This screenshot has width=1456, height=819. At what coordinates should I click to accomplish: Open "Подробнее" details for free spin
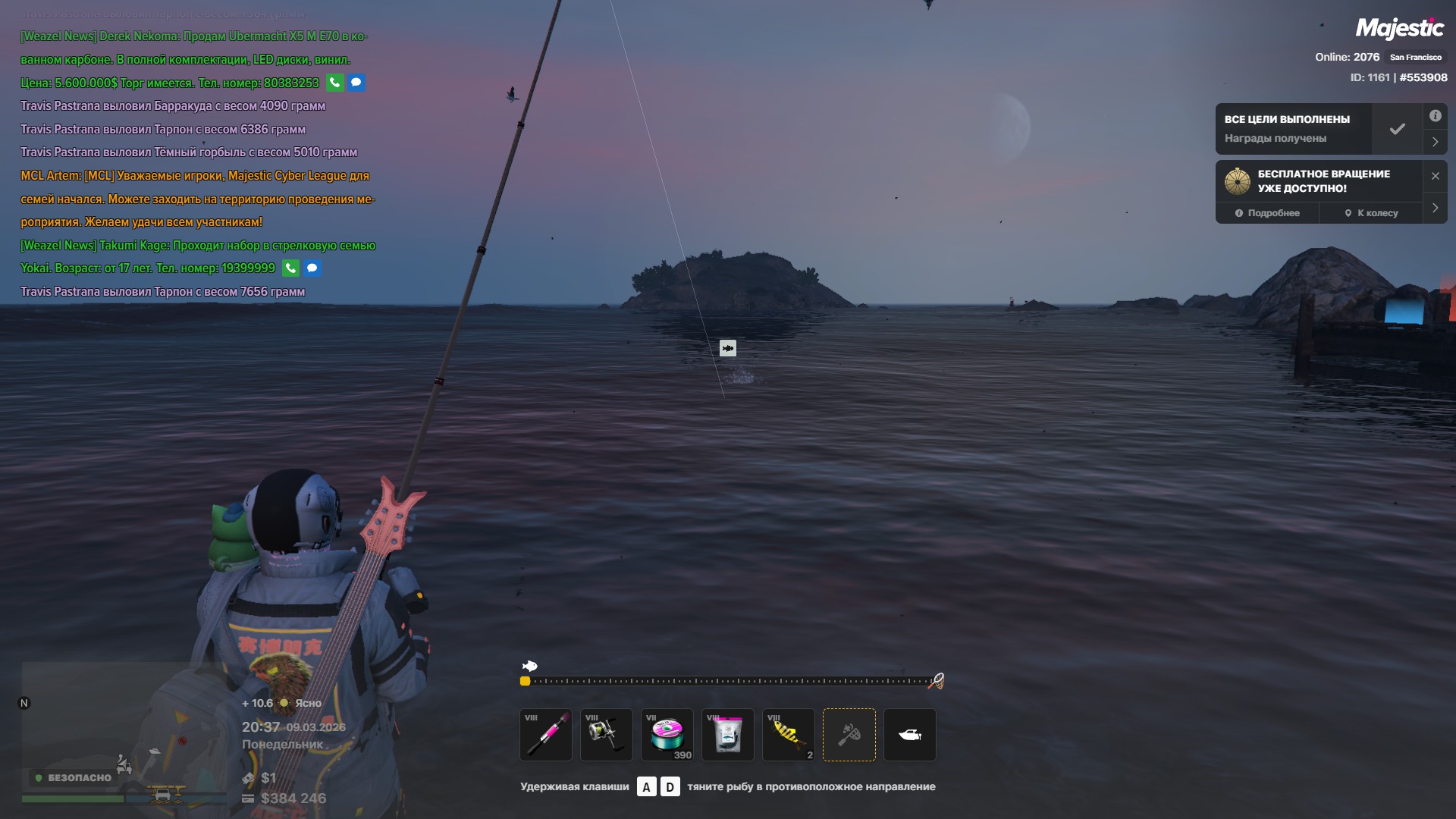pyautogui.click(x=1267, y=213)
